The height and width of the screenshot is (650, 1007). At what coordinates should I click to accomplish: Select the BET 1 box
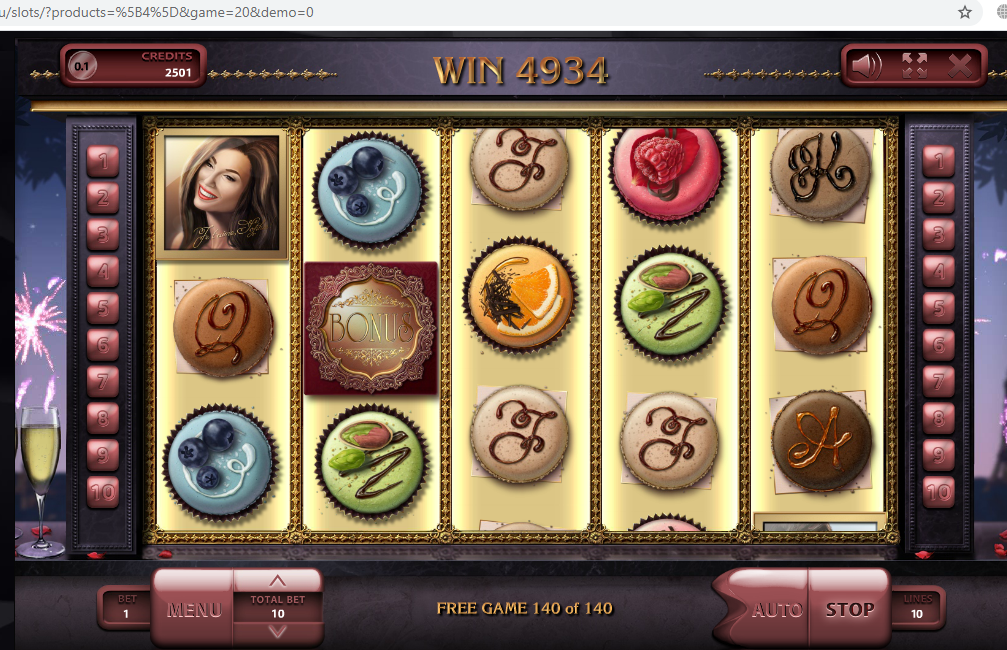pos(126,608)
